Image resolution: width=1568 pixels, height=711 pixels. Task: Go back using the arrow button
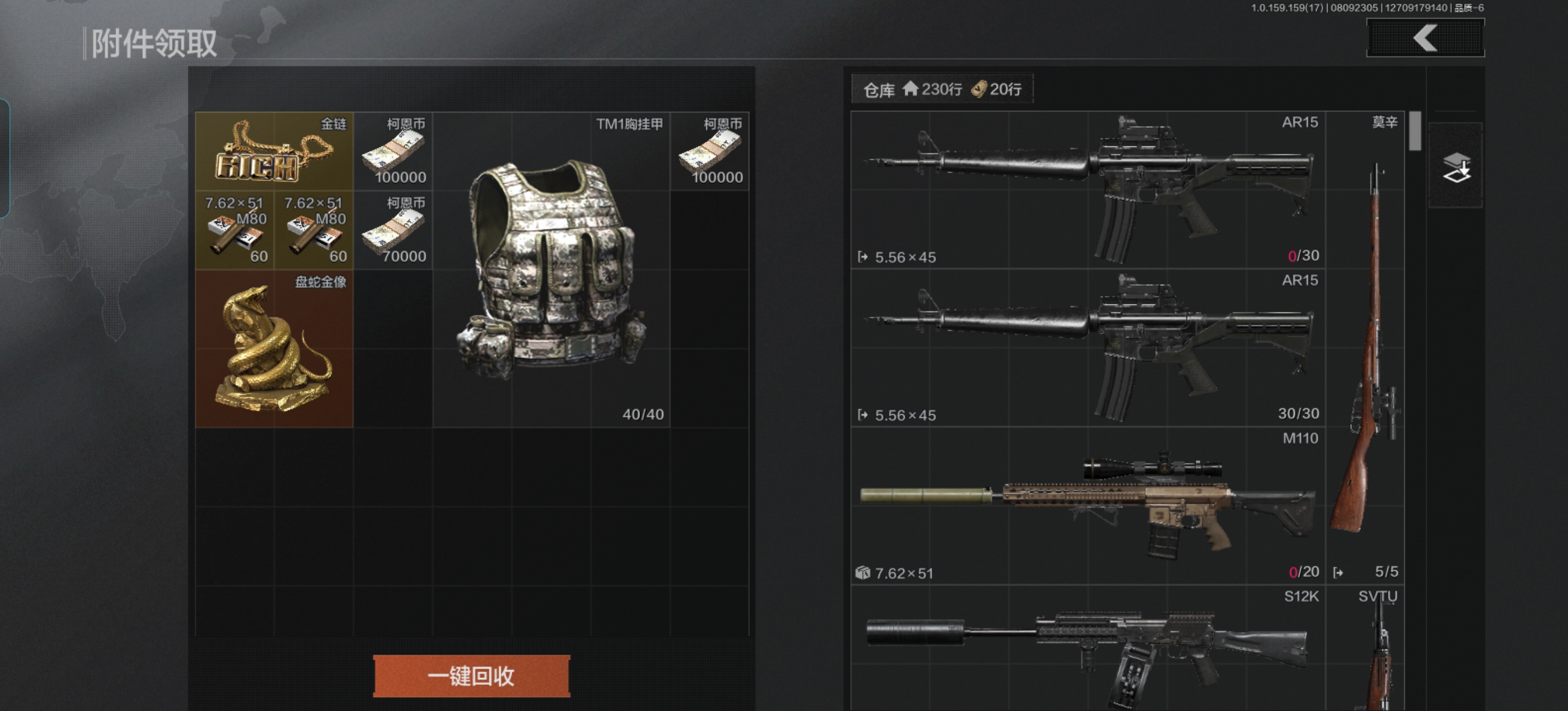(1425, 38)
